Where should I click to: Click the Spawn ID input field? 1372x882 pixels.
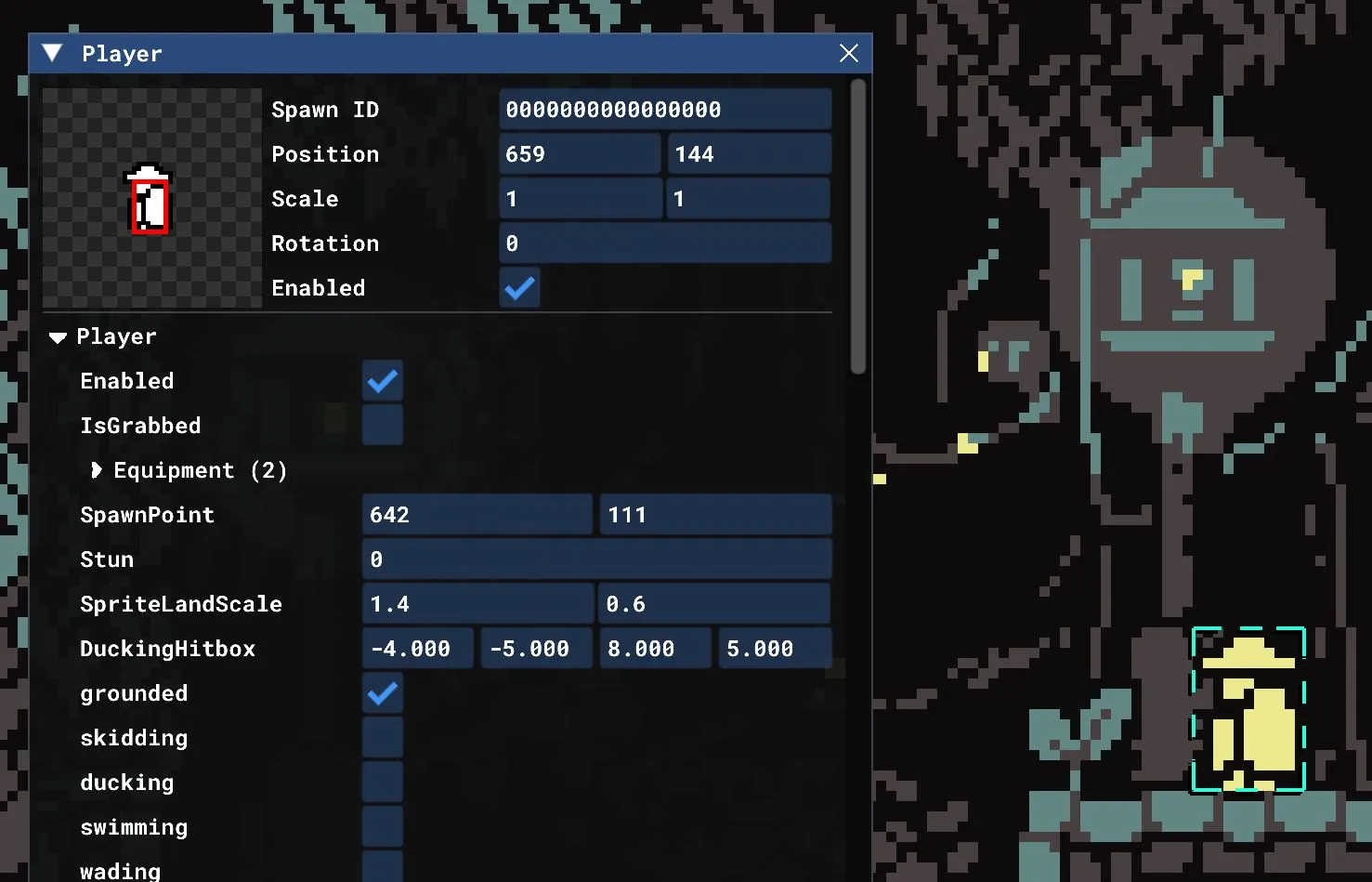(x=665, y=109)
